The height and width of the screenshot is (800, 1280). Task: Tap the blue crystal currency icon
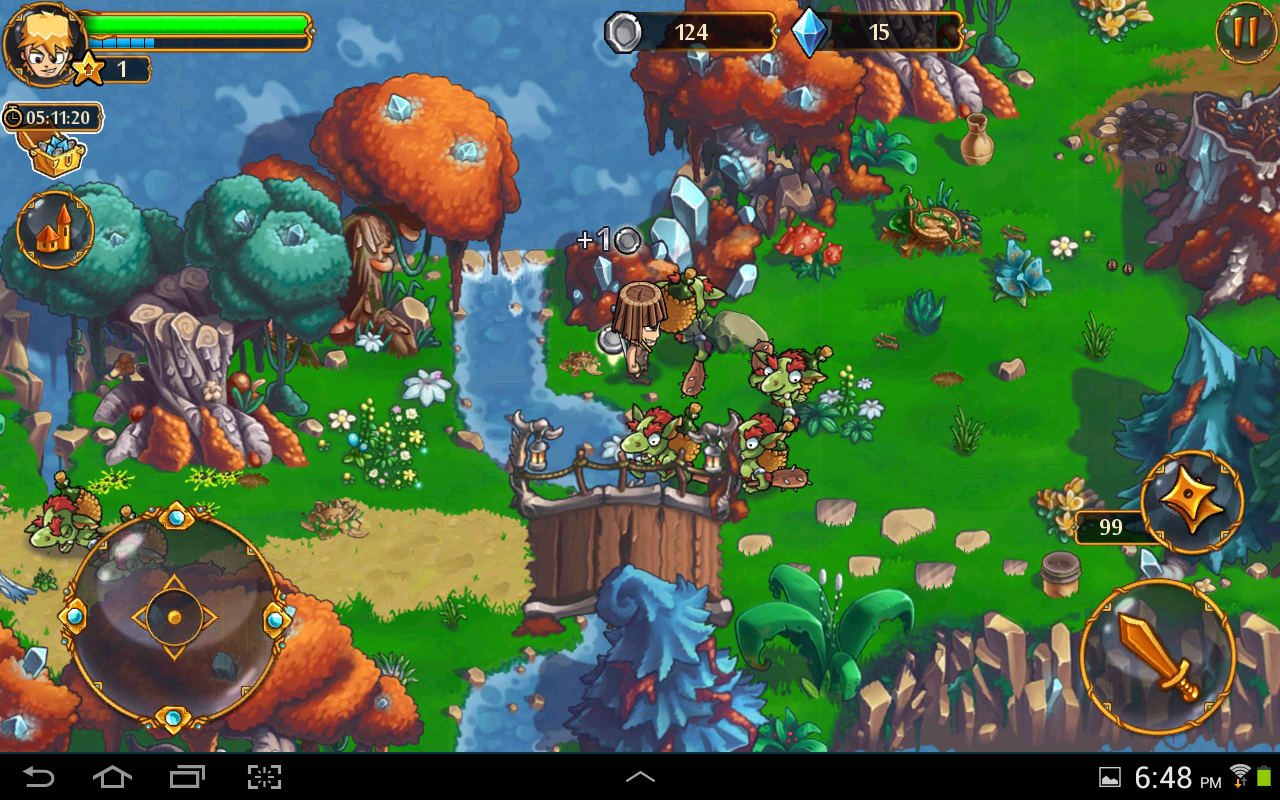pyautogui.click(x=809, y=33)
